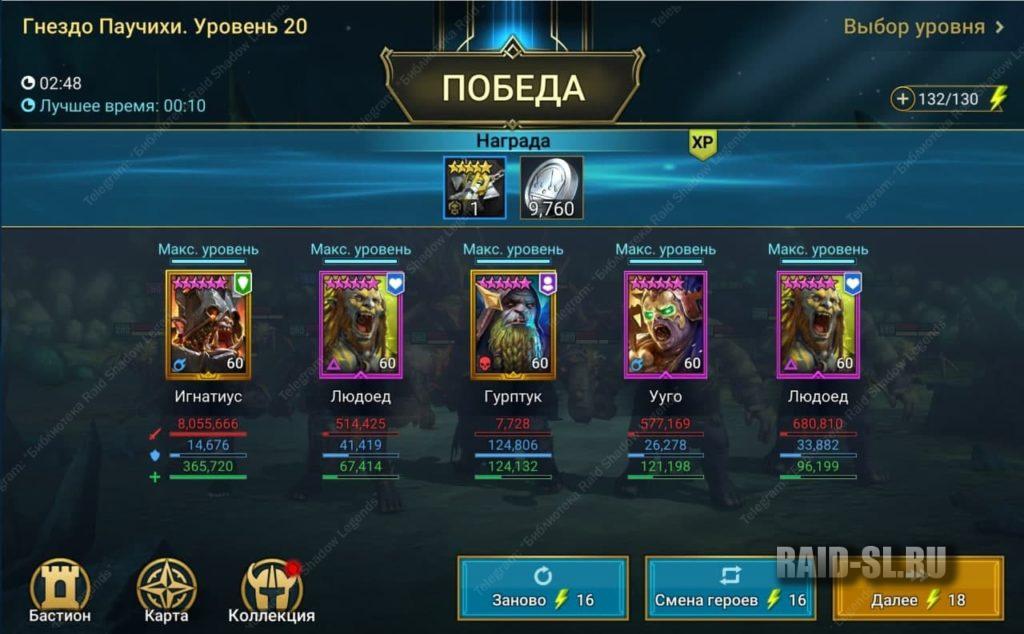Select the Игнатиус hero portrait
The height and width of the screenshot is (634, 1024).
point(208,324)
